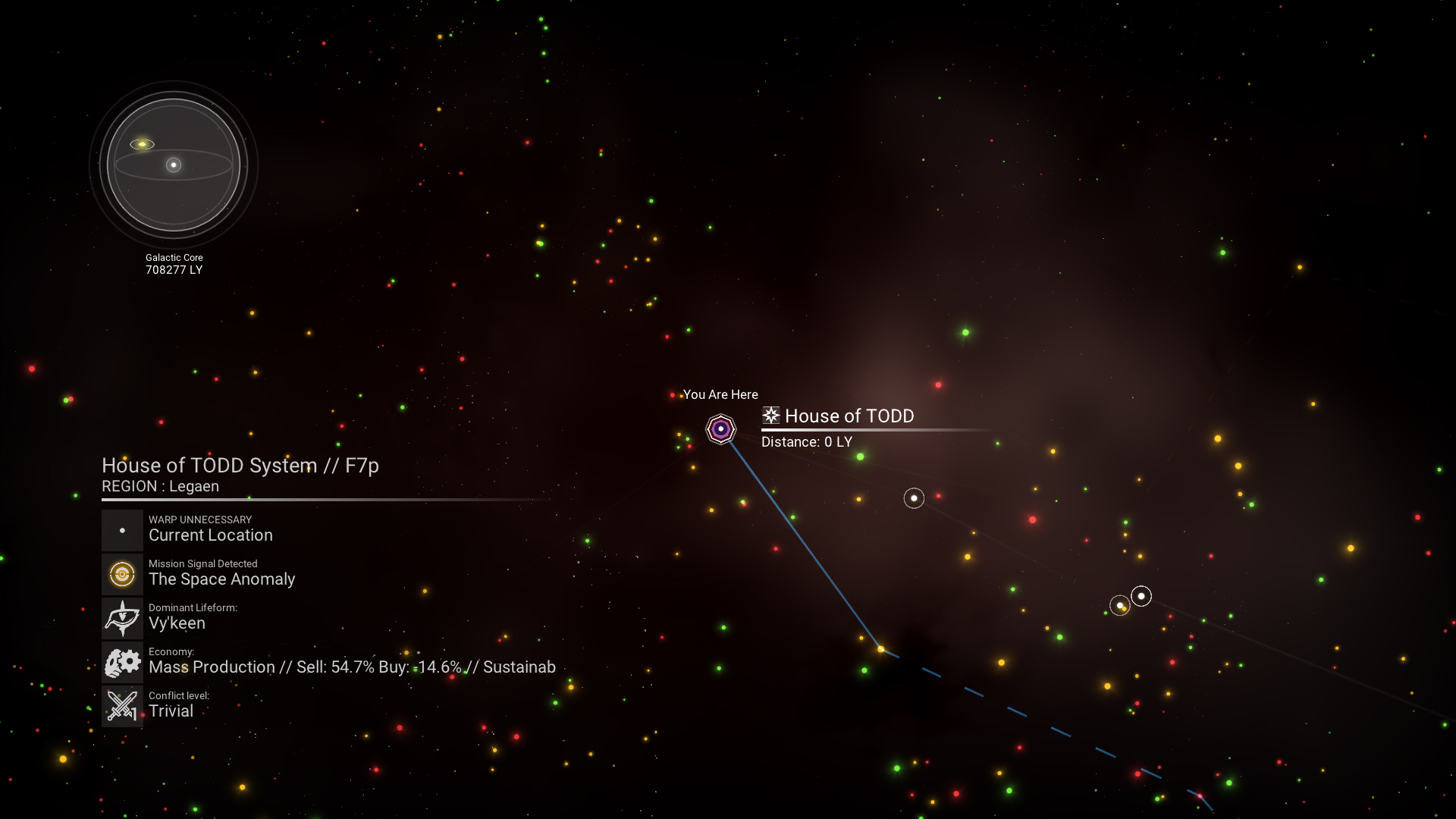Click The Space Anomaly mission signal icon
The image size is (1456, 819).
(122, 574)
